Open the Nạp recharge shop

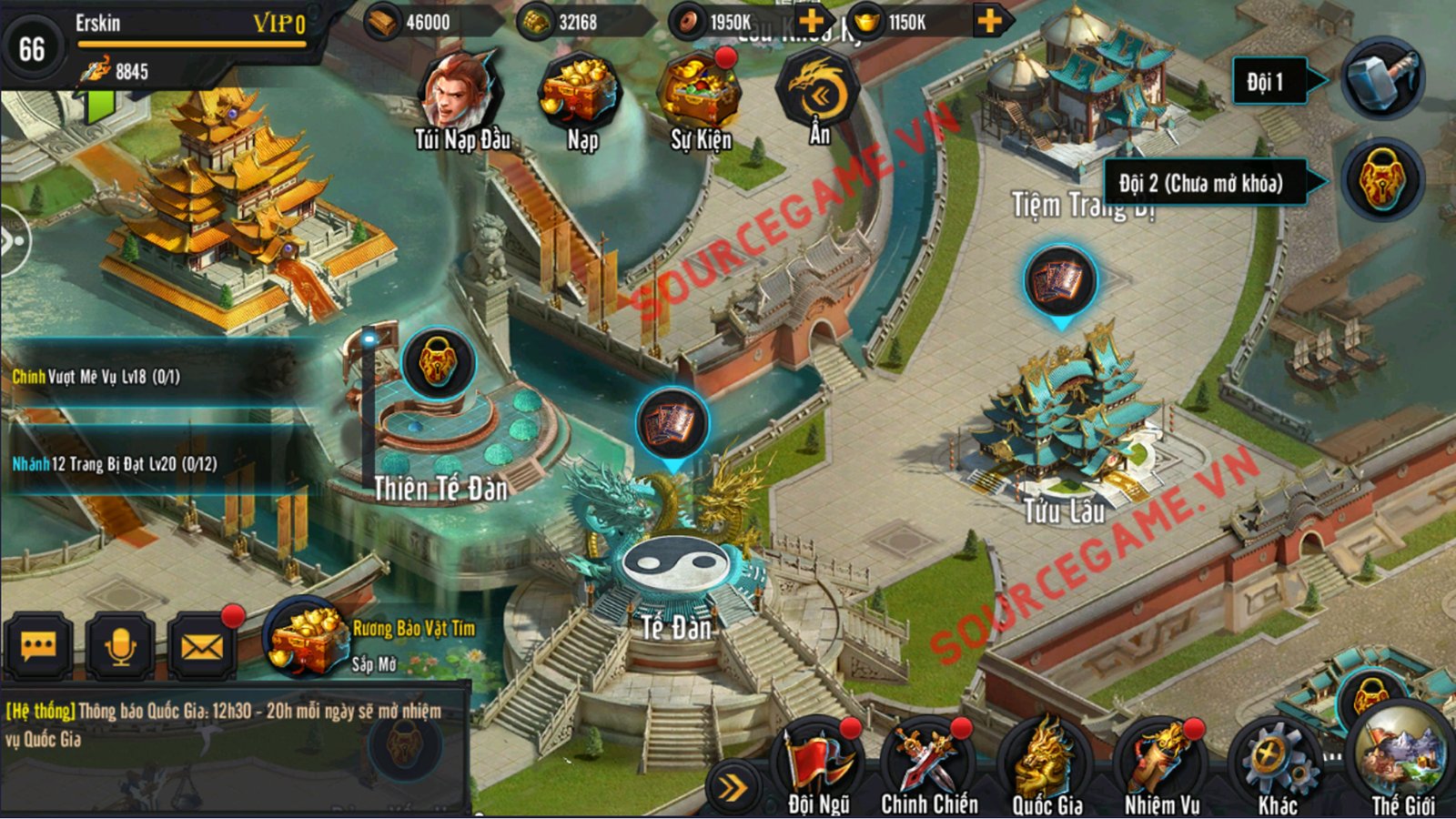pyautogui.click(x=581, y=96)
